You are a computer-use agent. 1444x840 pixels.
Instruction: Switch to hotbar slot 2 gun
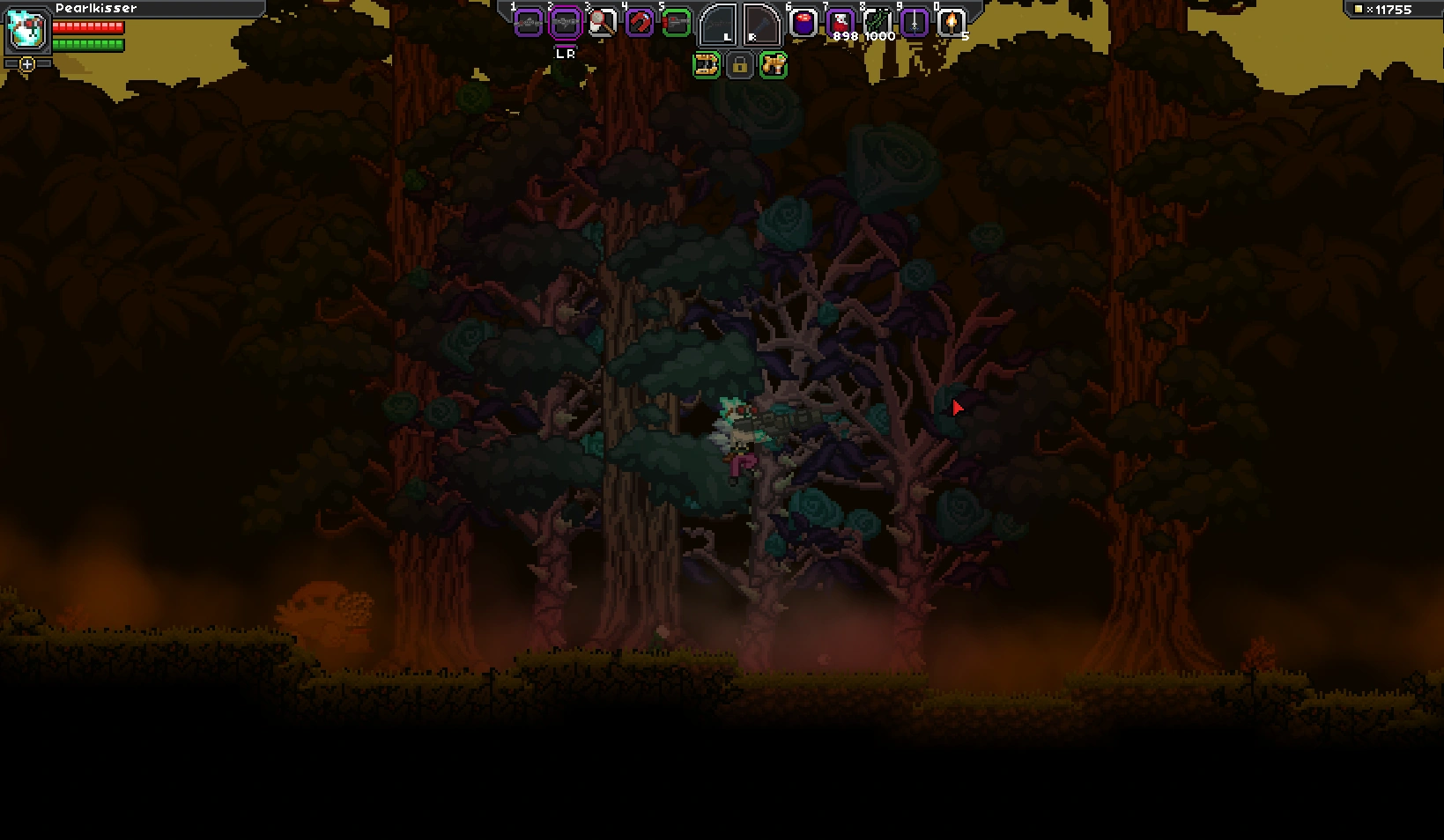point(564,22)
